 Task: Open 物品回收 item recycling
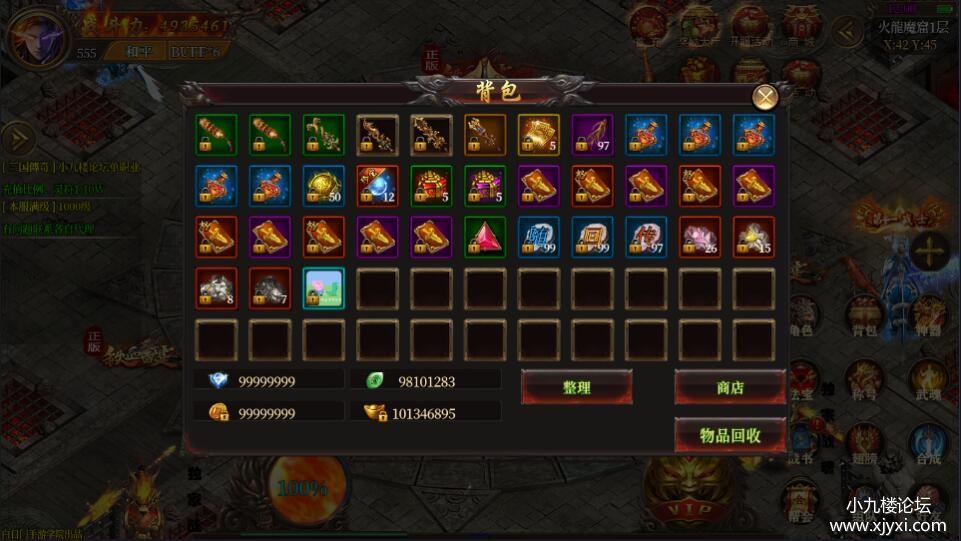pyautogui.click(x=729, y=435)
